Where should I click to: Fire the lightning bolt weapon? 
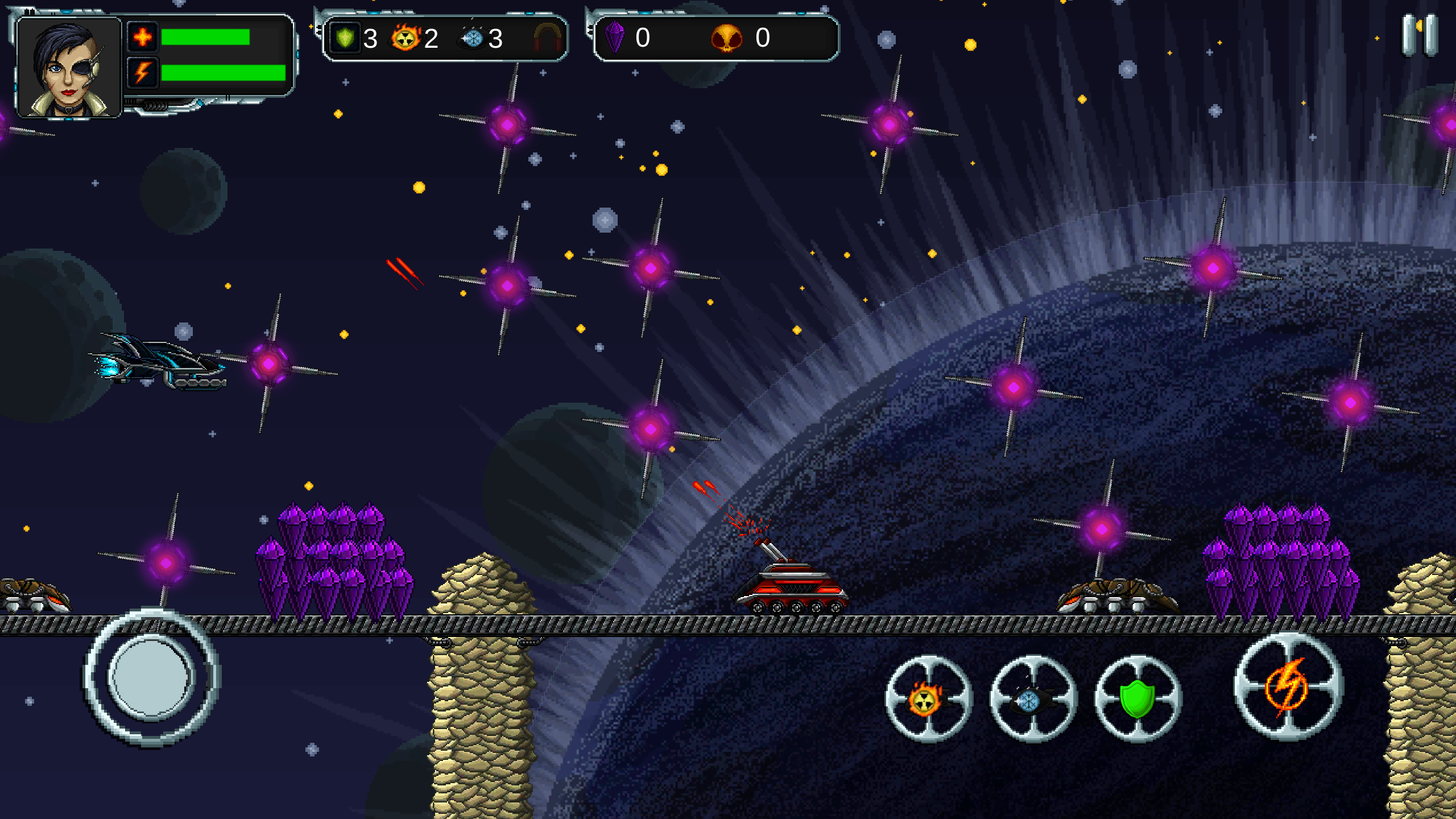1288,686
